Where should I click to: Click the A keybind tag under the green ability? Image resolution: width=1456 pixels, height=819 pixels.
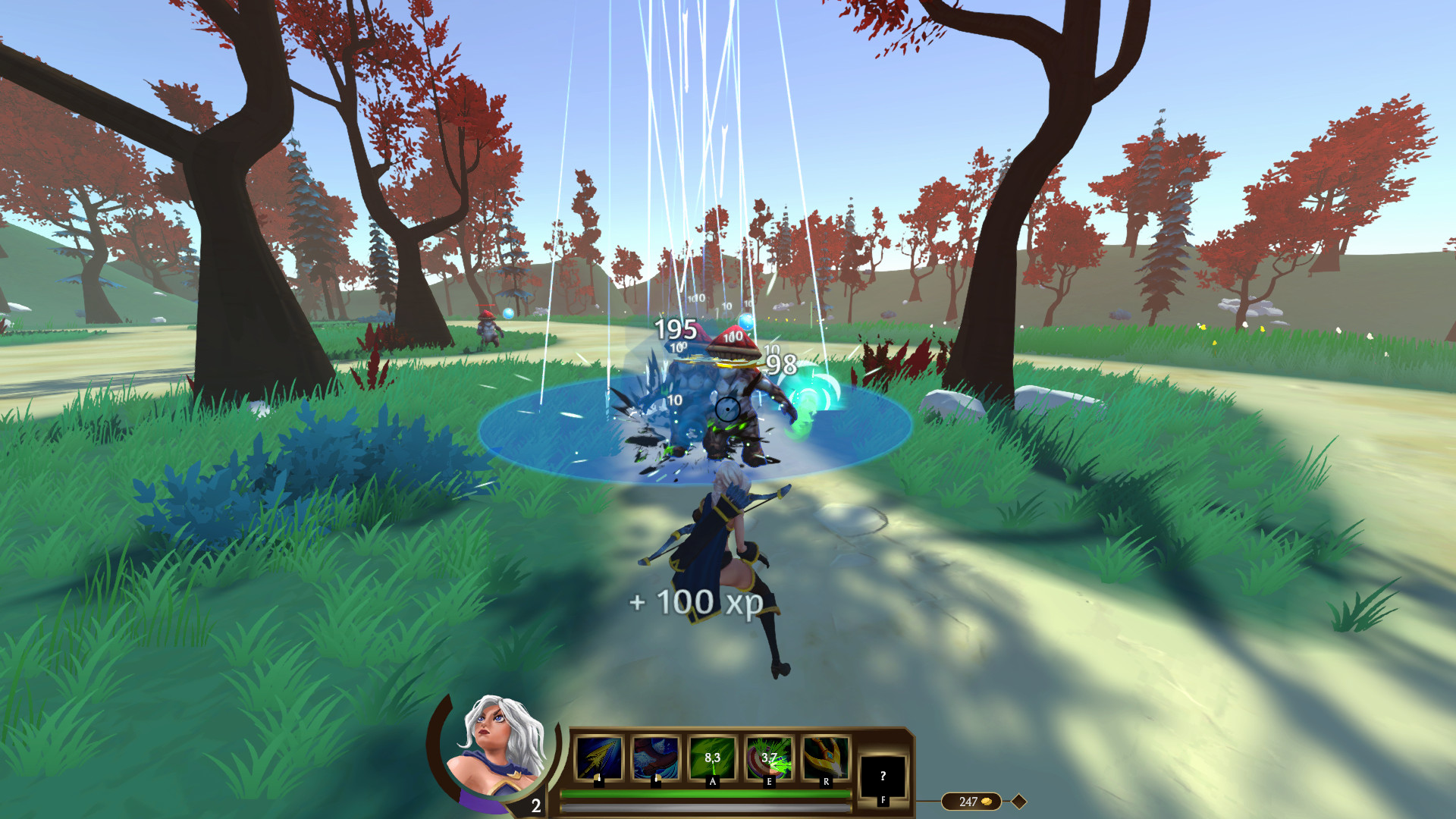[712, 782]
